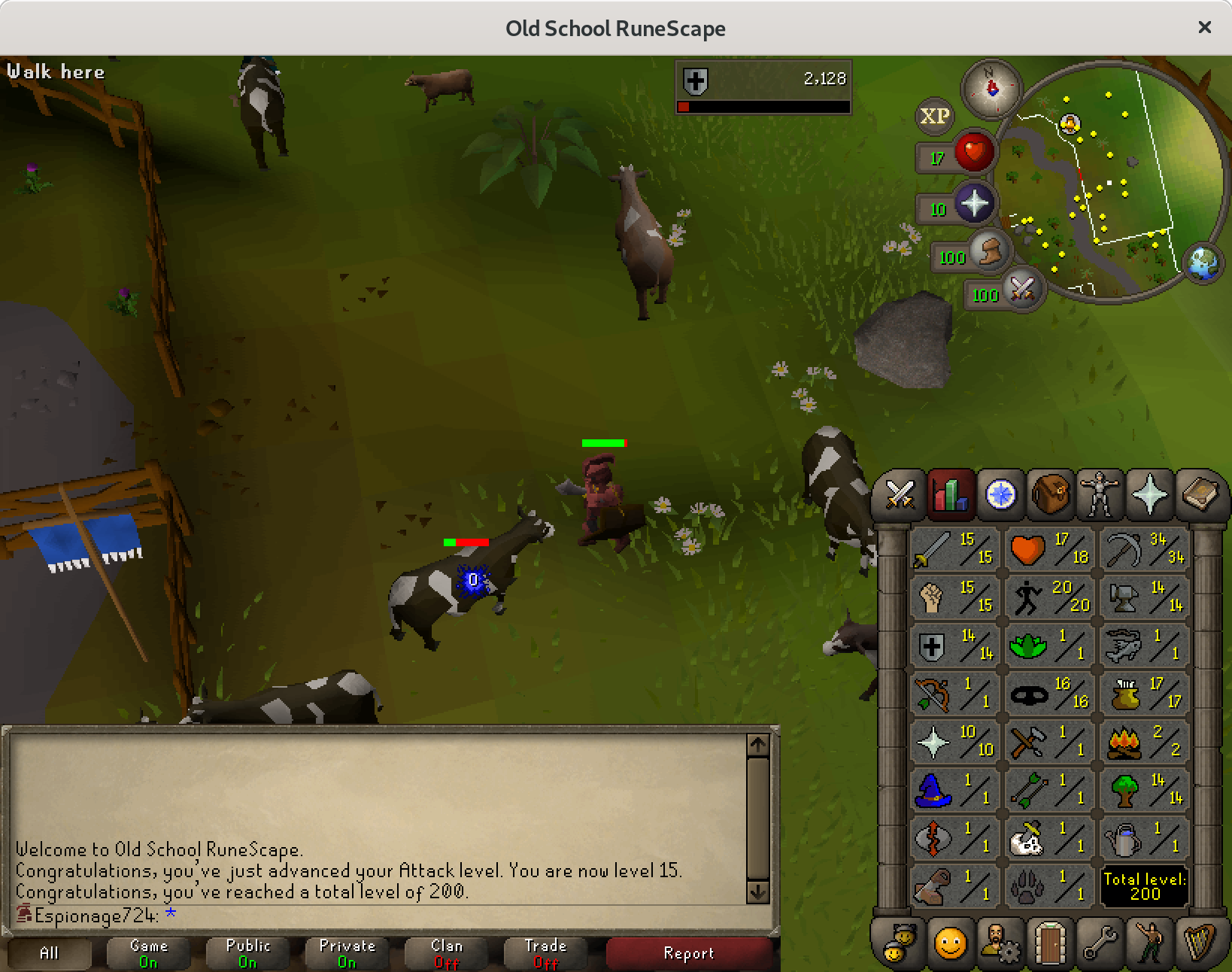Activate the quick-prayers orb
Viewport: 1232px width, 972px height.
pos(974,203)
